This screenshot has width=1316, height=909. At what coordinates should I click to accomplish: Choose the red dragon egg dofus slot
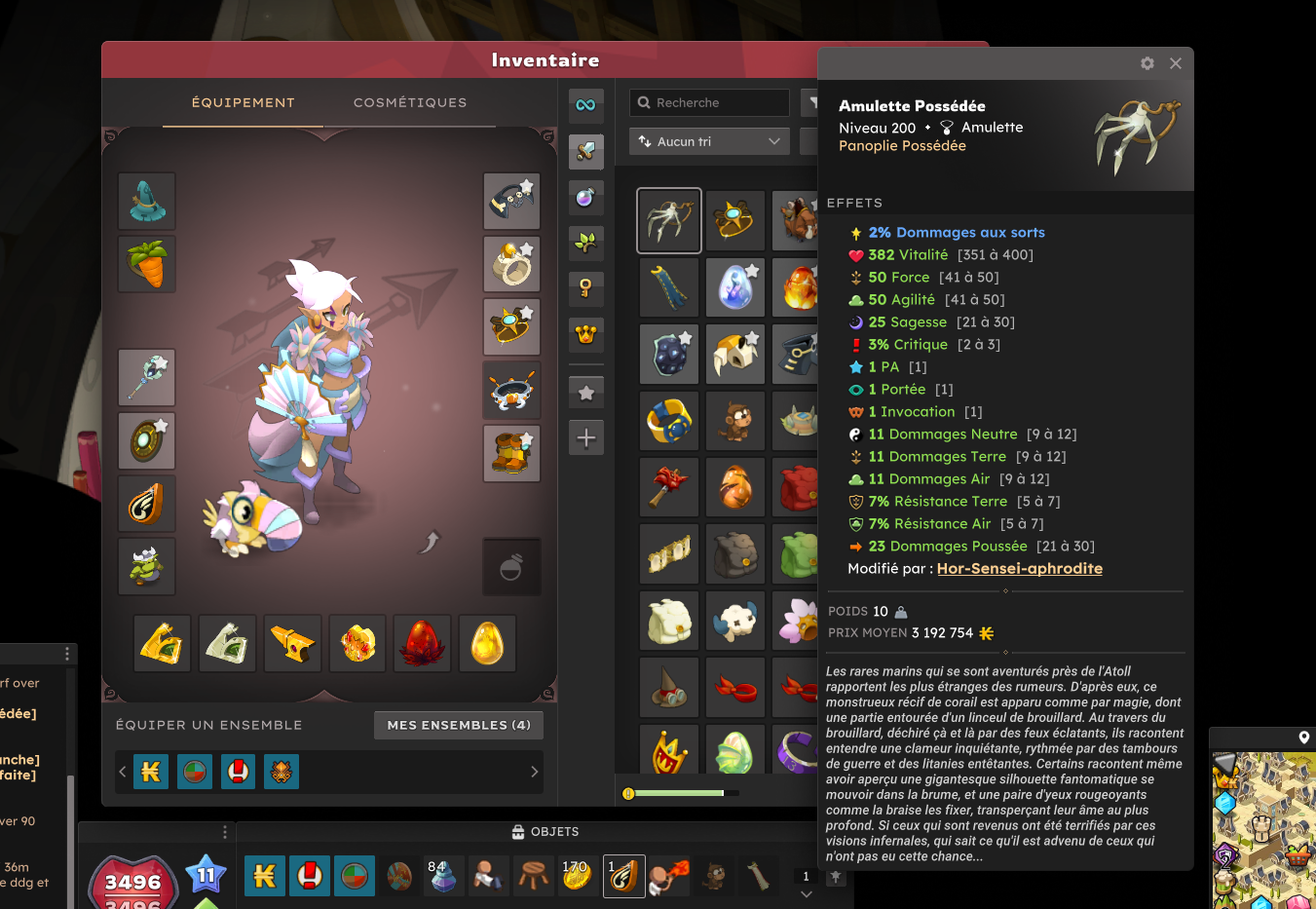pos(422,643)
